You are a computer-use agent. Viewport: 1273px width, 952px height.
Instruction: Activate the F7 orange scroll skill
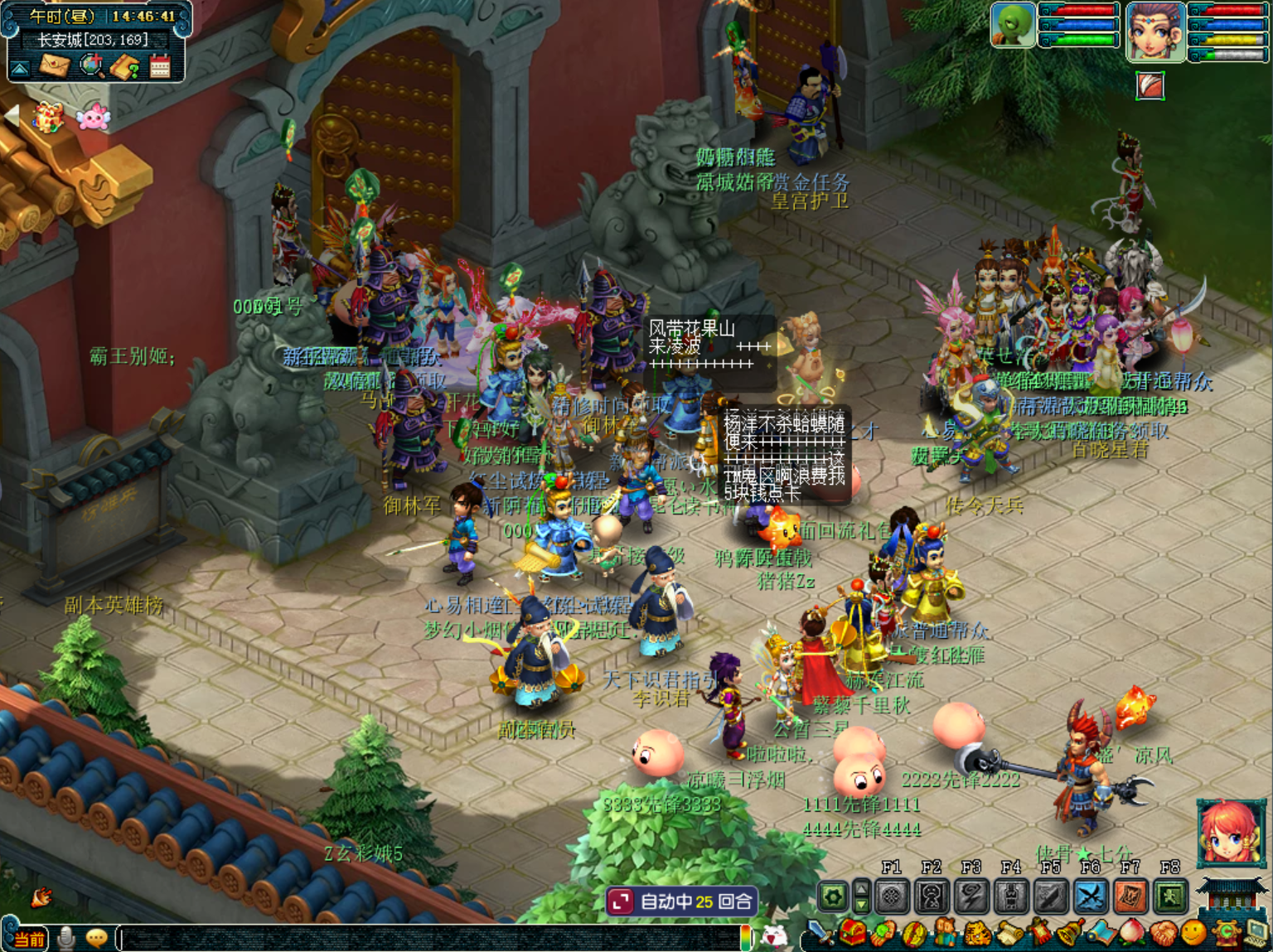[1130, 896]
